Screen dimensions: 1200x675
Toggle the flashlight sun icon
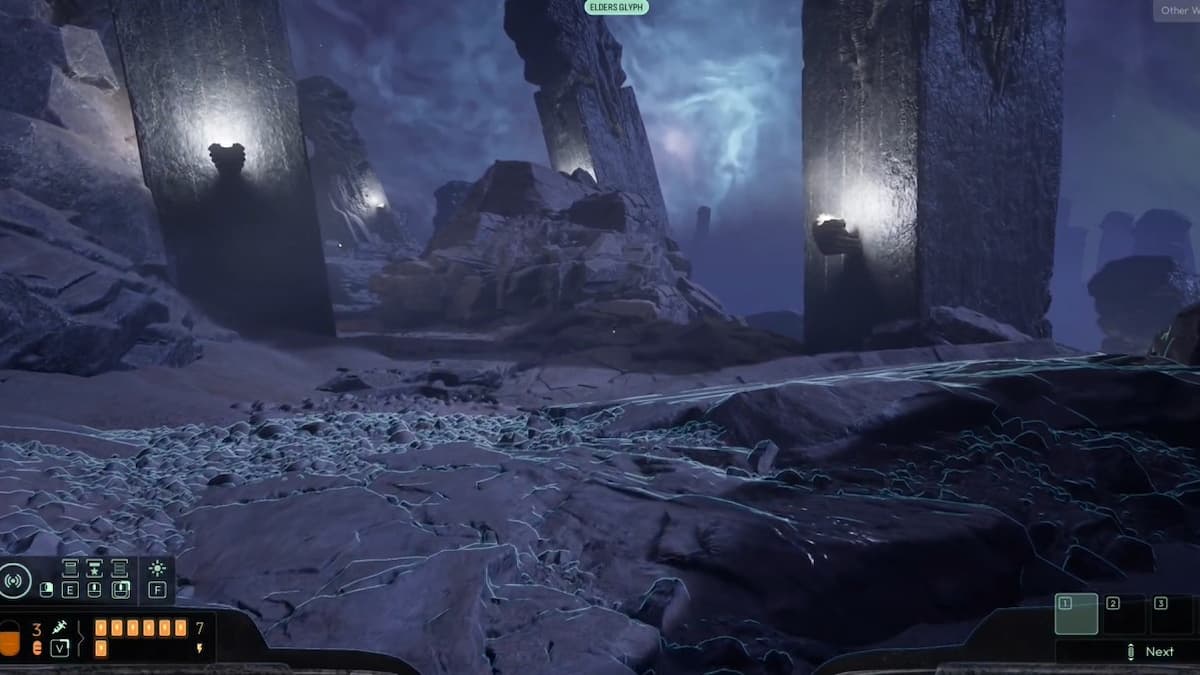click(157, 568)
